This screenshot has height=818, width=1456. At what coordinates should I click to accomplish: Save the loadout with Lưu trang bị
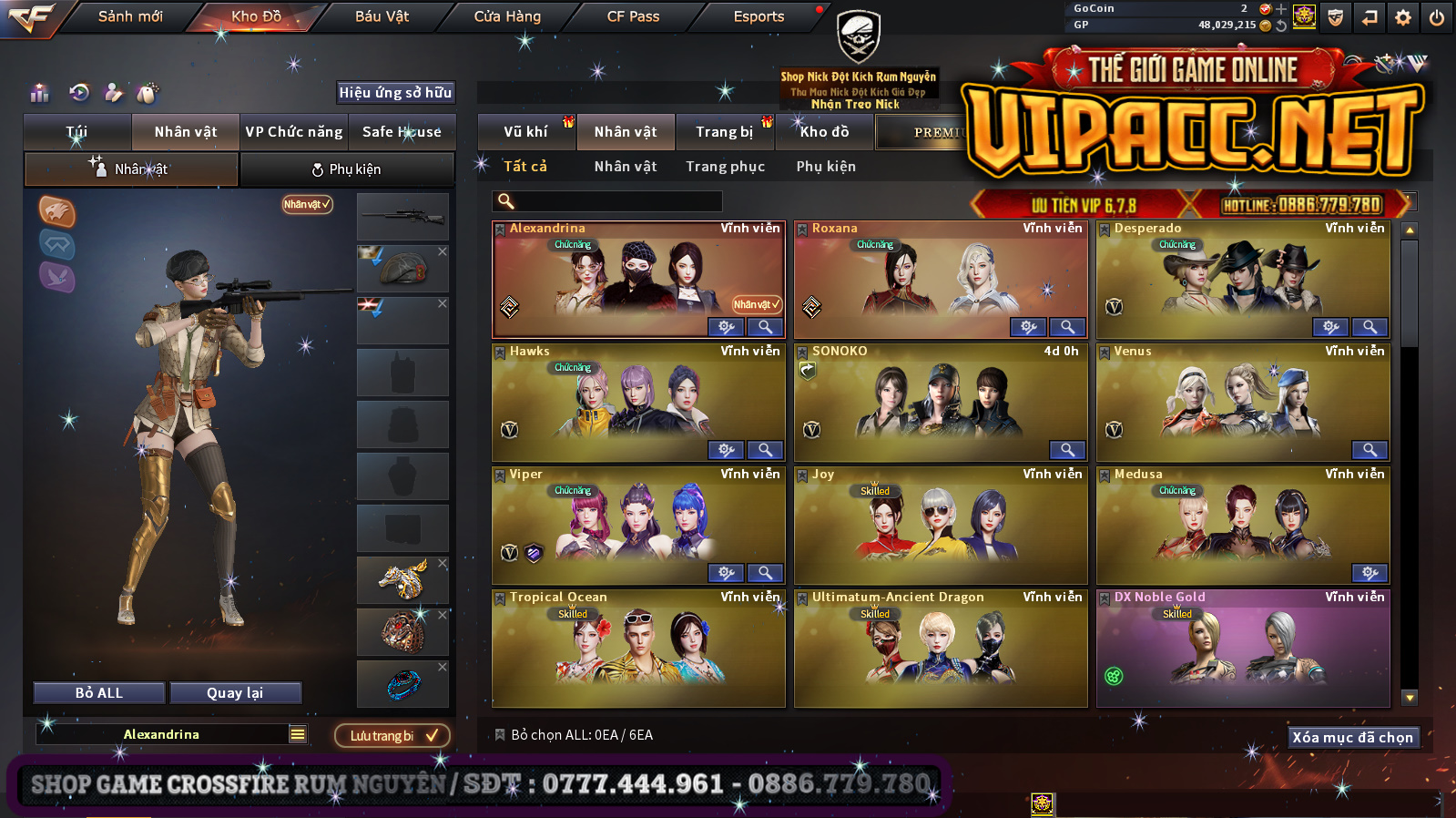[x=392, y=736]
